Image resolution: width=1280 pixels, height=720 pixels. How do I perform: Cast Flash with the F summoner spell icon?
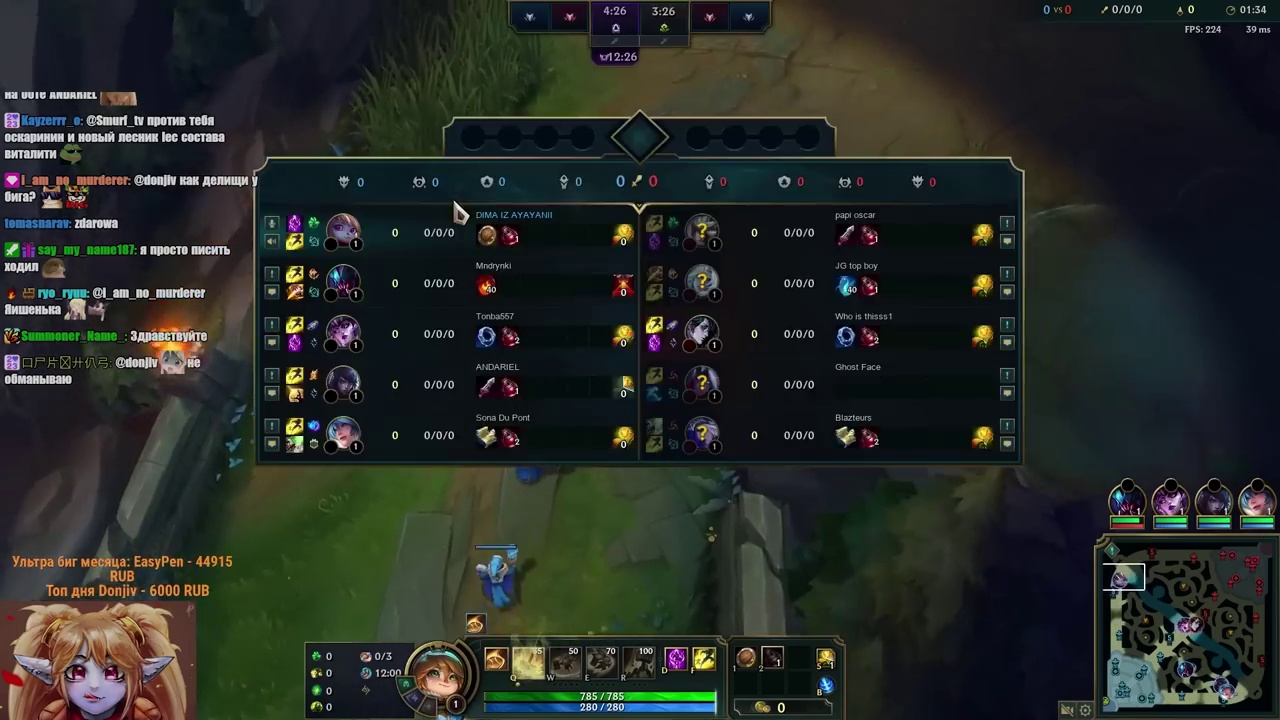(x=705, y=657)
